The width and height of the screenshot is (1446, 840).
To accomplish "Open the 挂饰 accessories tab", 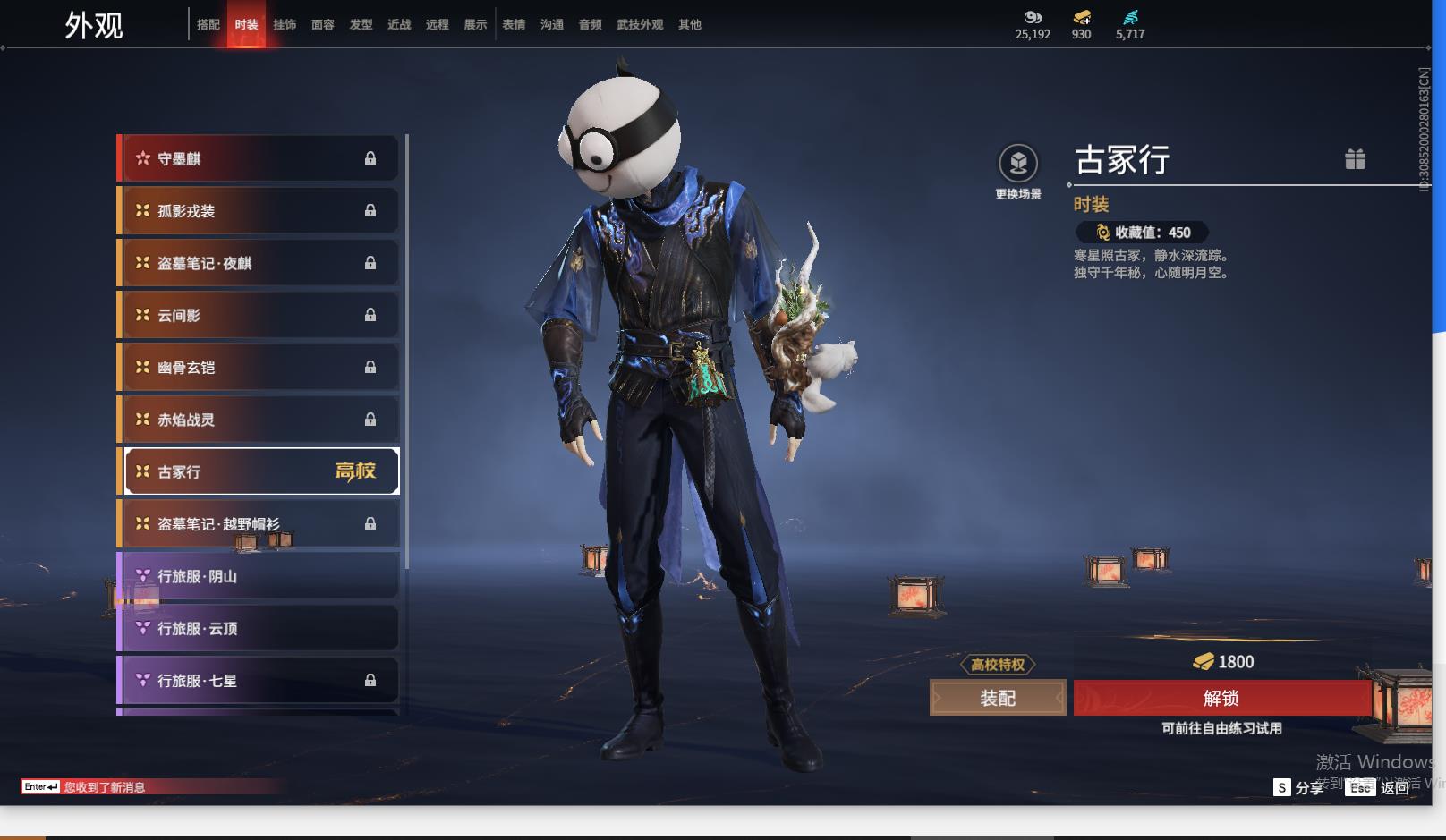I will pyautogui.click(x=285, y=25).
